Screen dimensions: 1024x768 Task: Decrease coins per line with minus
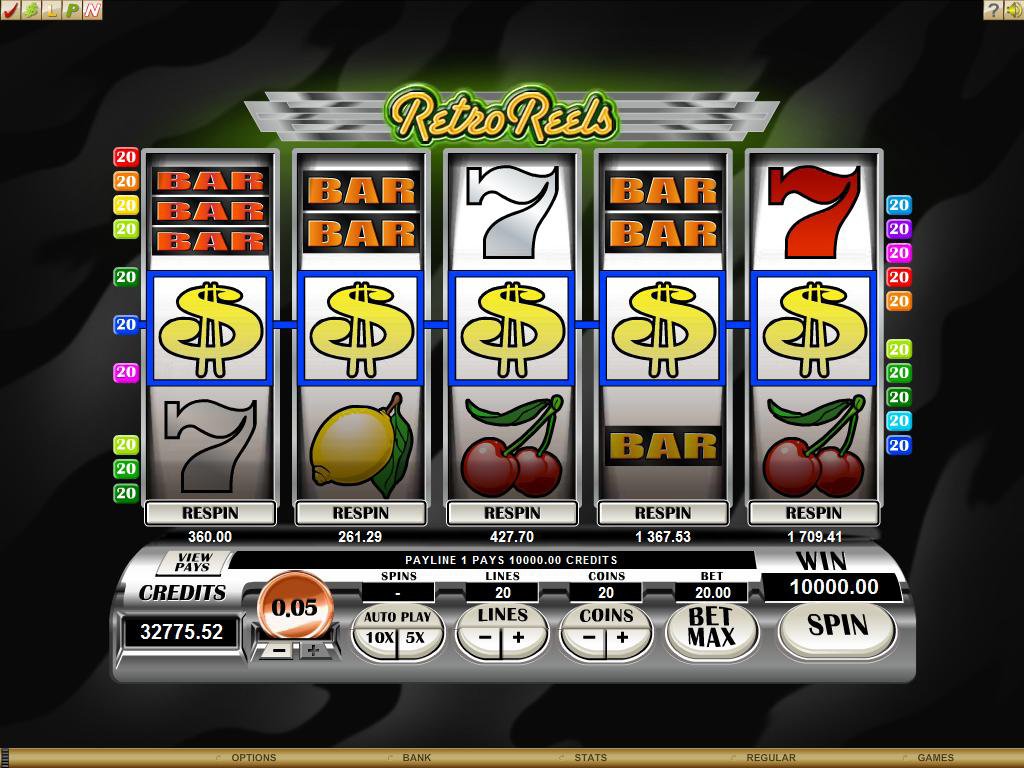click(x=588, y=637)
